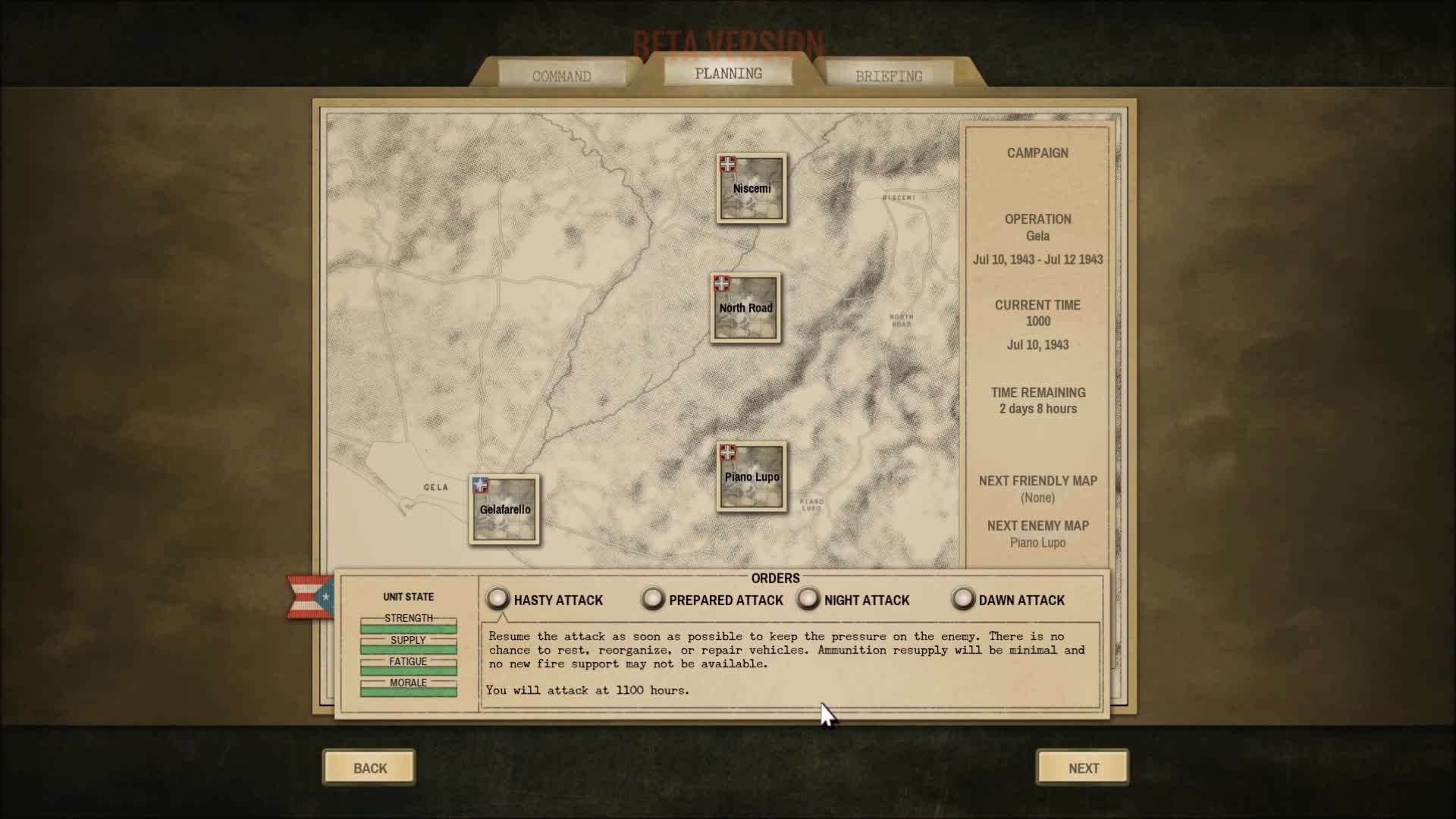The height and width of the screenshot is (819, 1456).
Task: Click the Piano Lupo enemy sector icon
Action: (x=750, y=476)
